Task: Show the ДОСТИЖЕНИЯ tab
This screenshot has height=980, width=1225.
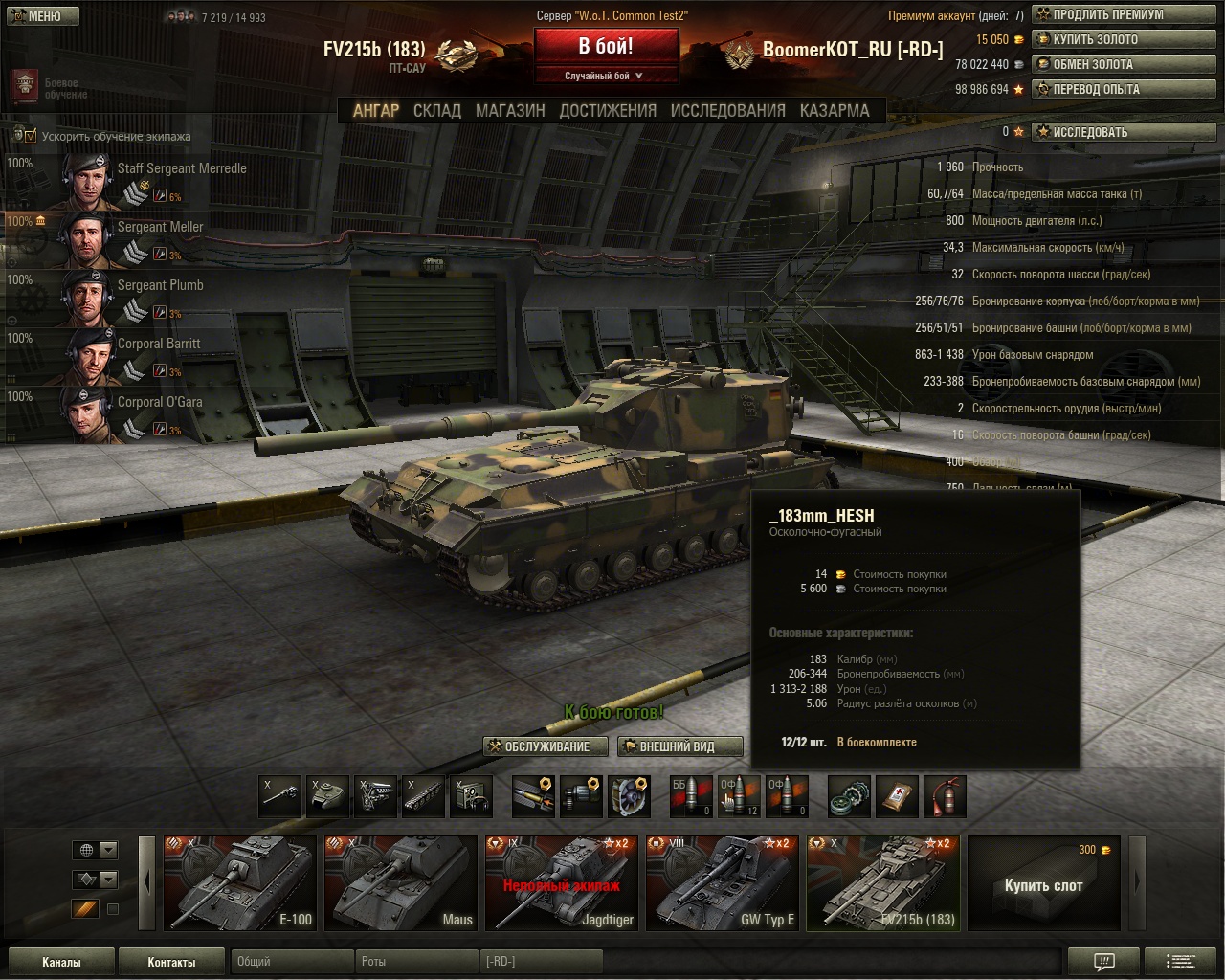Action: coord(608,110)
